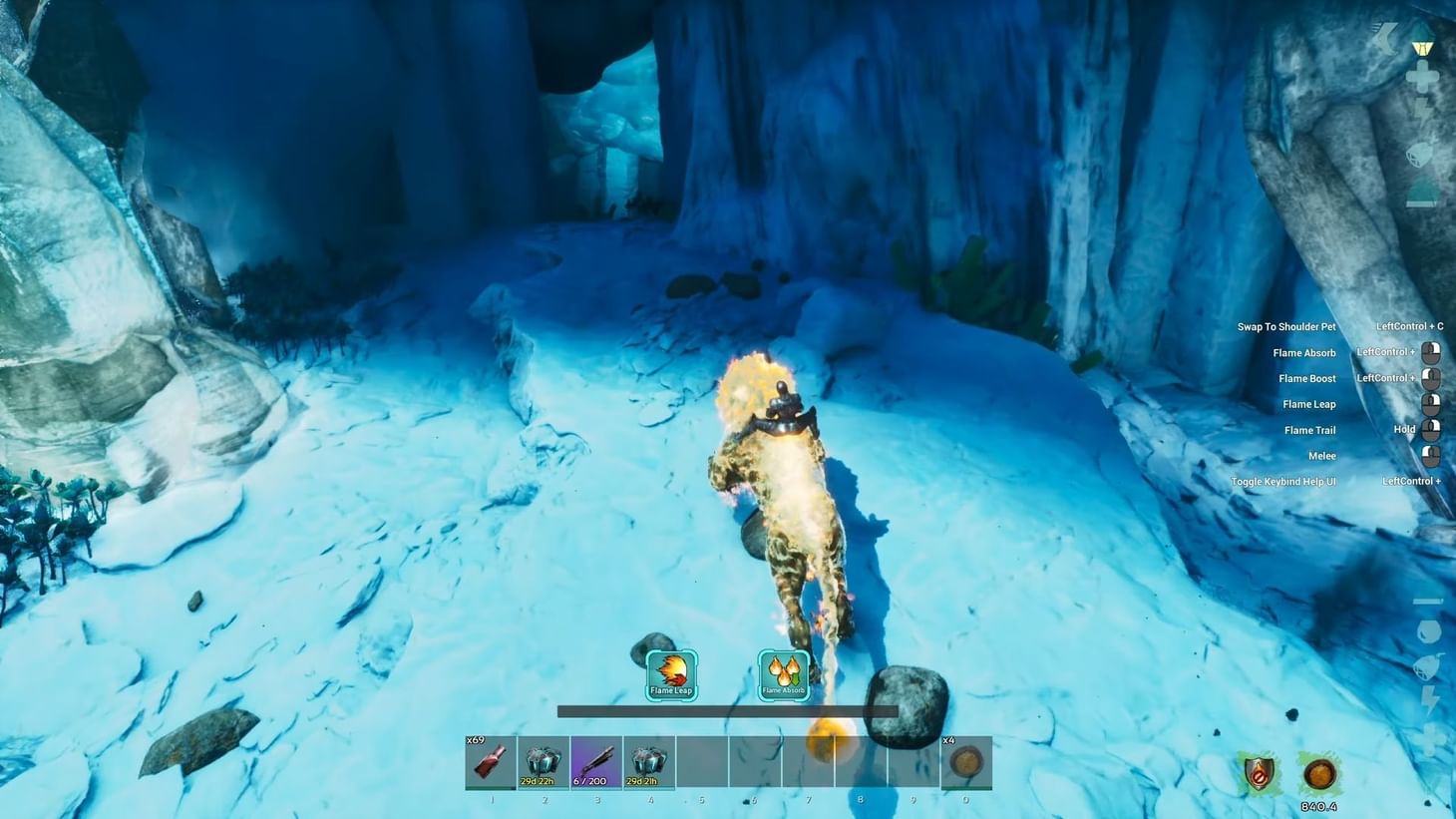Select the Flame Trail keybind entry
This screenshot has width=1456, height=819.
[x=1309, y=429]
